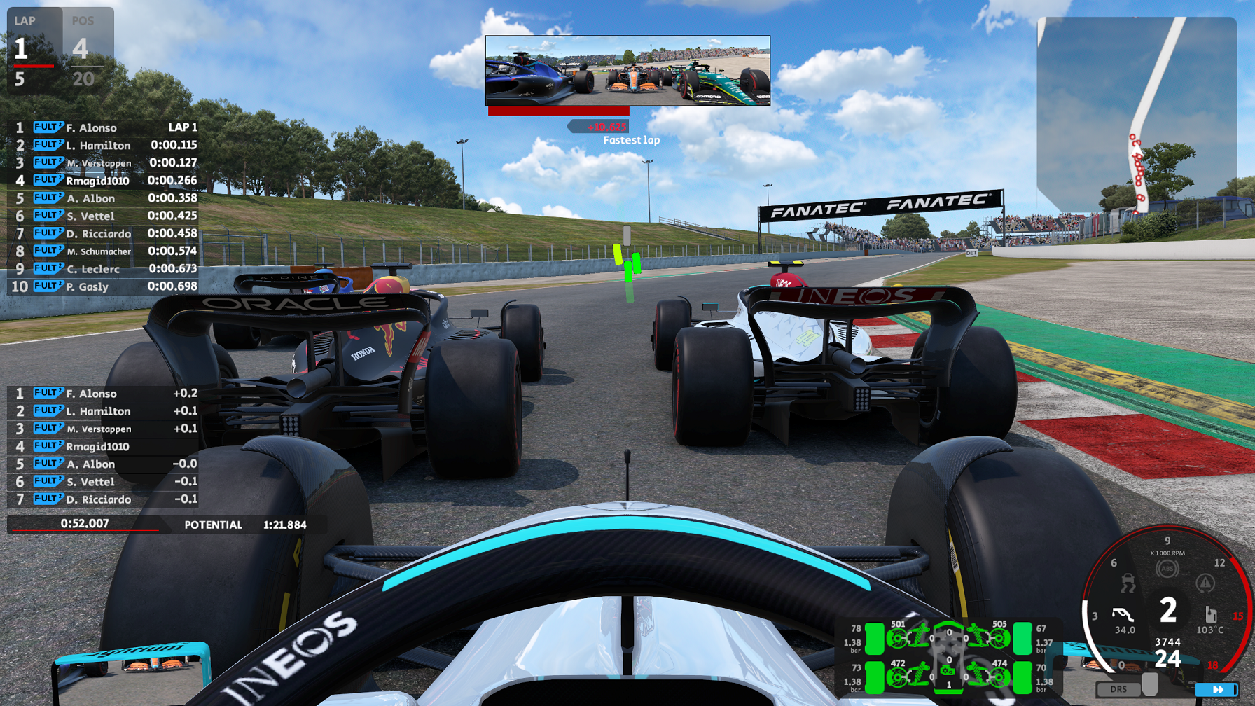Select the engine temperature icon
The width and height of the screenshot is (1255, 706).
coord(1209,614)
